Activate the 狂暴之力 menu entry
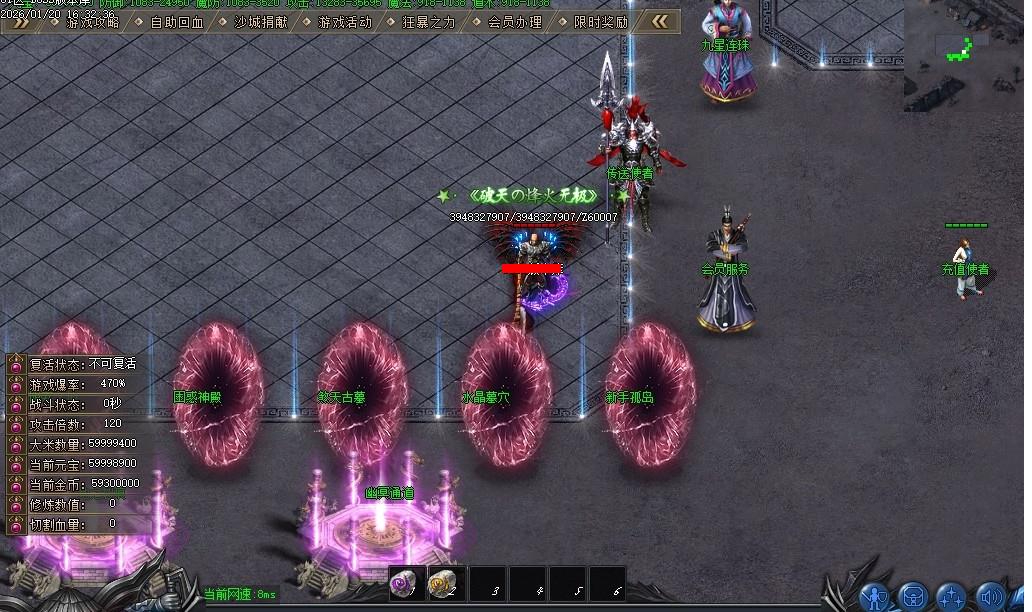The image size is (1032, 612). tap(429, 22)
